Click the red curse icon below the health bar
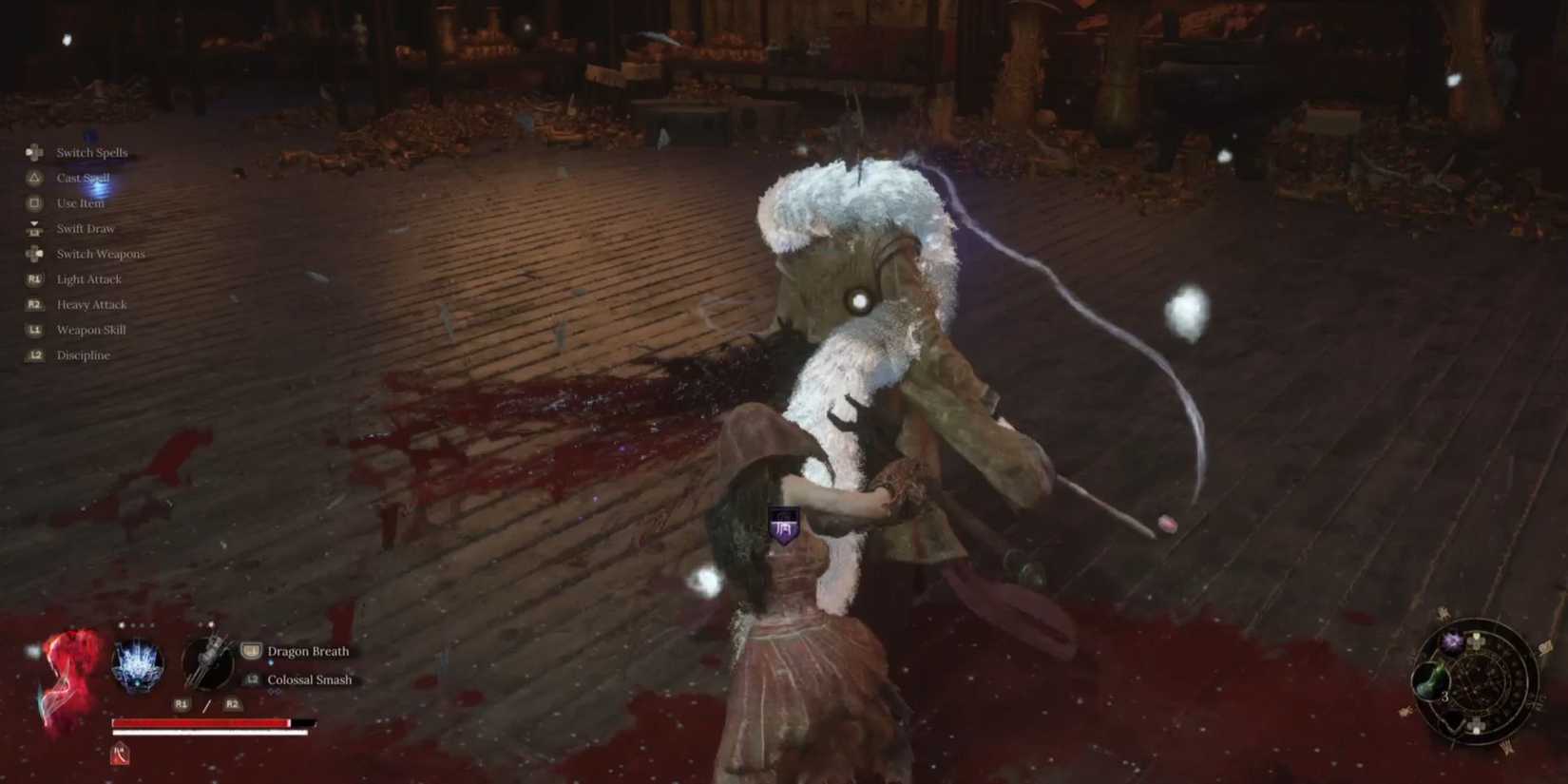This screenshot has height=784, width=1568. tap(121, 755)
